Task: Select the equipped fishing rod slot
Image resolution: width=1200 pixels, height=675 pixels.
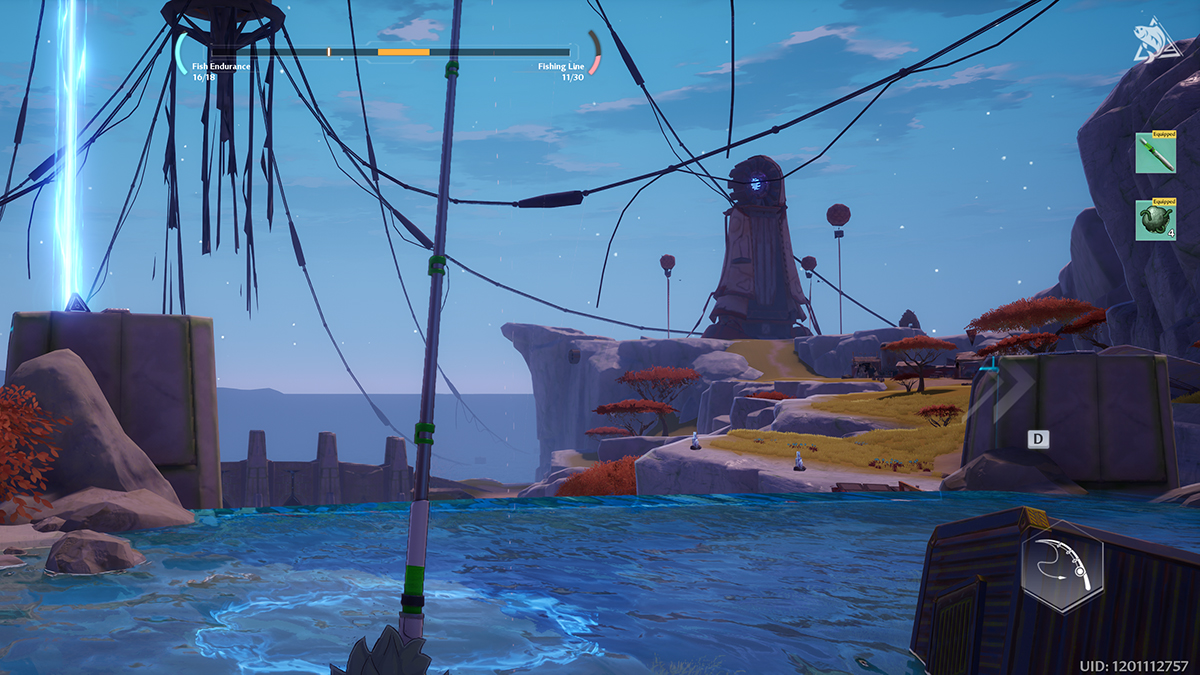Action: click(1155, 154)
